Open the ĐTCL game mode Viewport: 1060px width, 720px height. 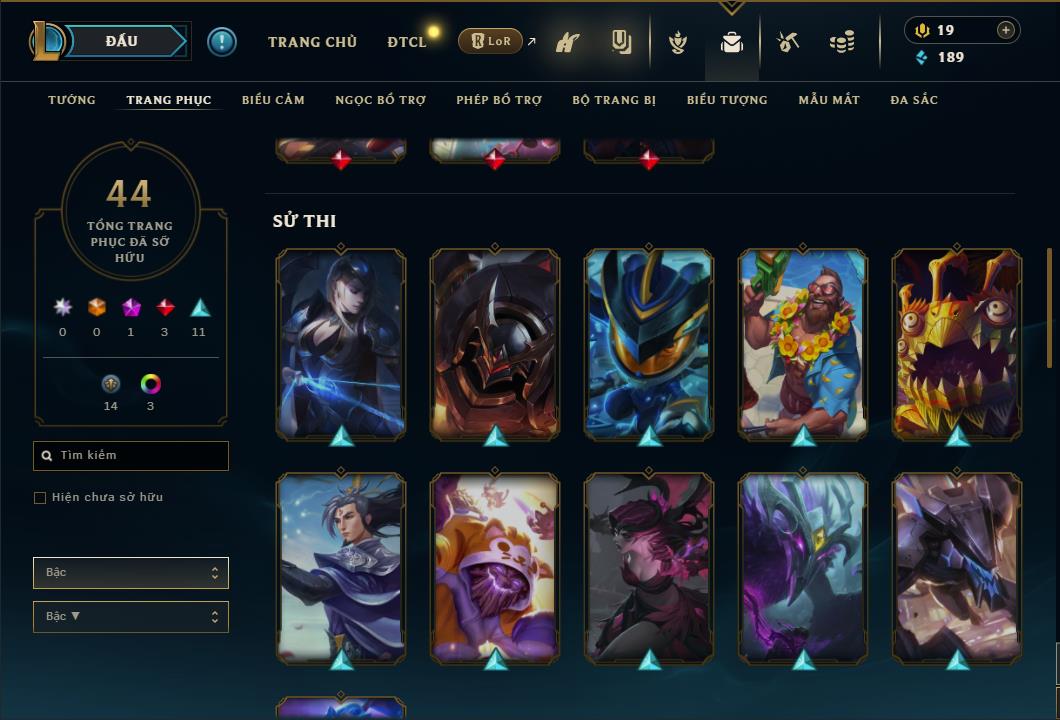407,42
